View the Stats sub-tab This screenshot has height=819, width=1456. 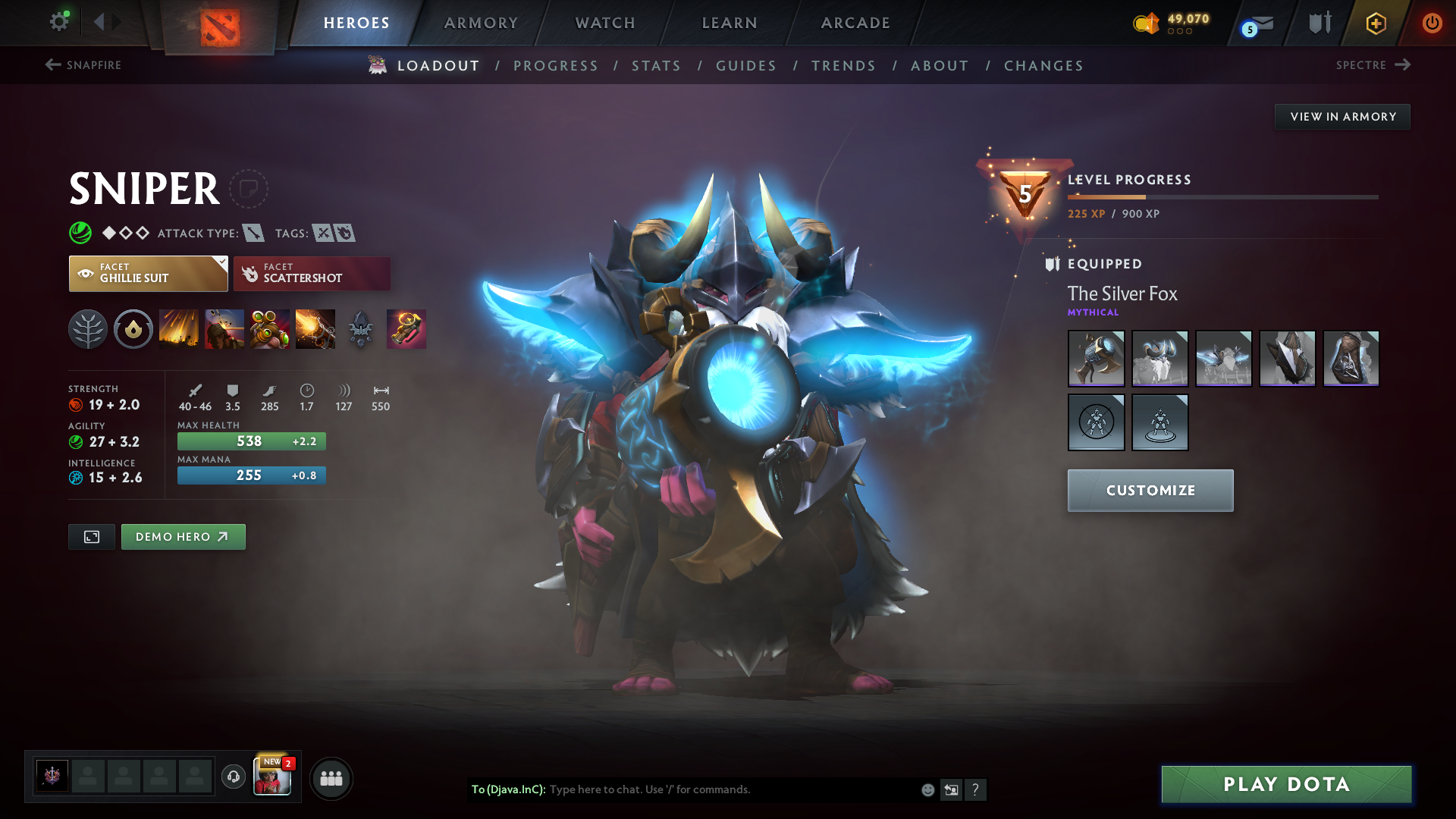pyautogui.click(x=657, y=66)
